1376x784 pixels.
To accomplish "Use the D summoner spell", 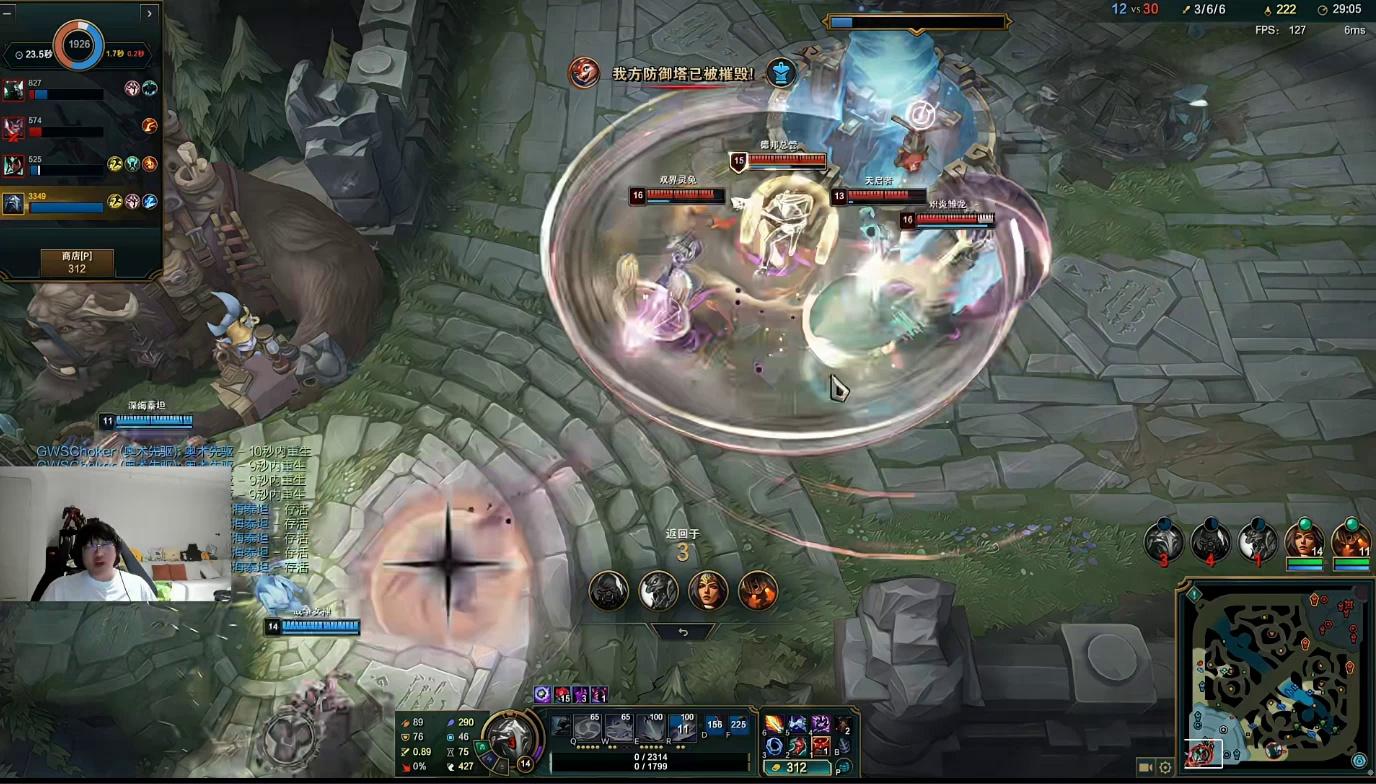I will tap(715, 725).
